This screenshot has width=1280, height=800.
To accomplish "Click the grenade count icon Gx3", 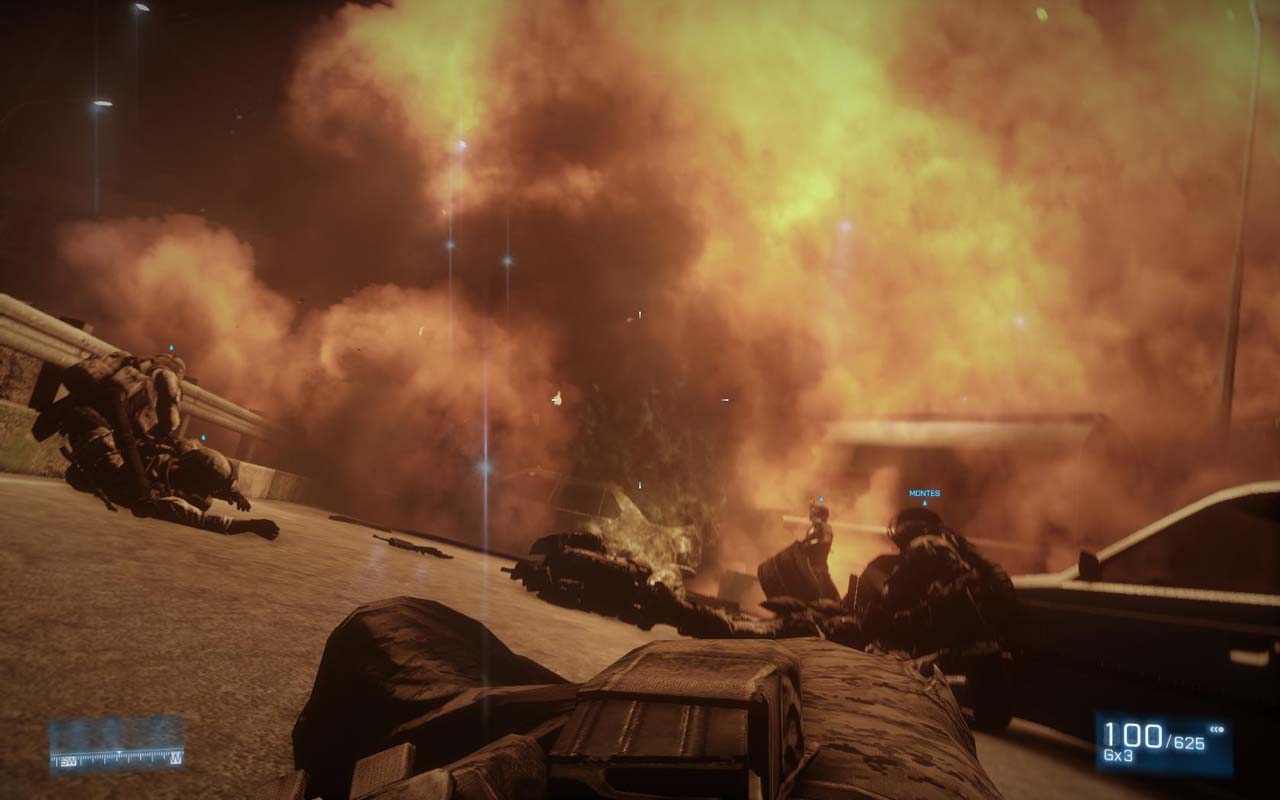I will (x=1118, y=754).
